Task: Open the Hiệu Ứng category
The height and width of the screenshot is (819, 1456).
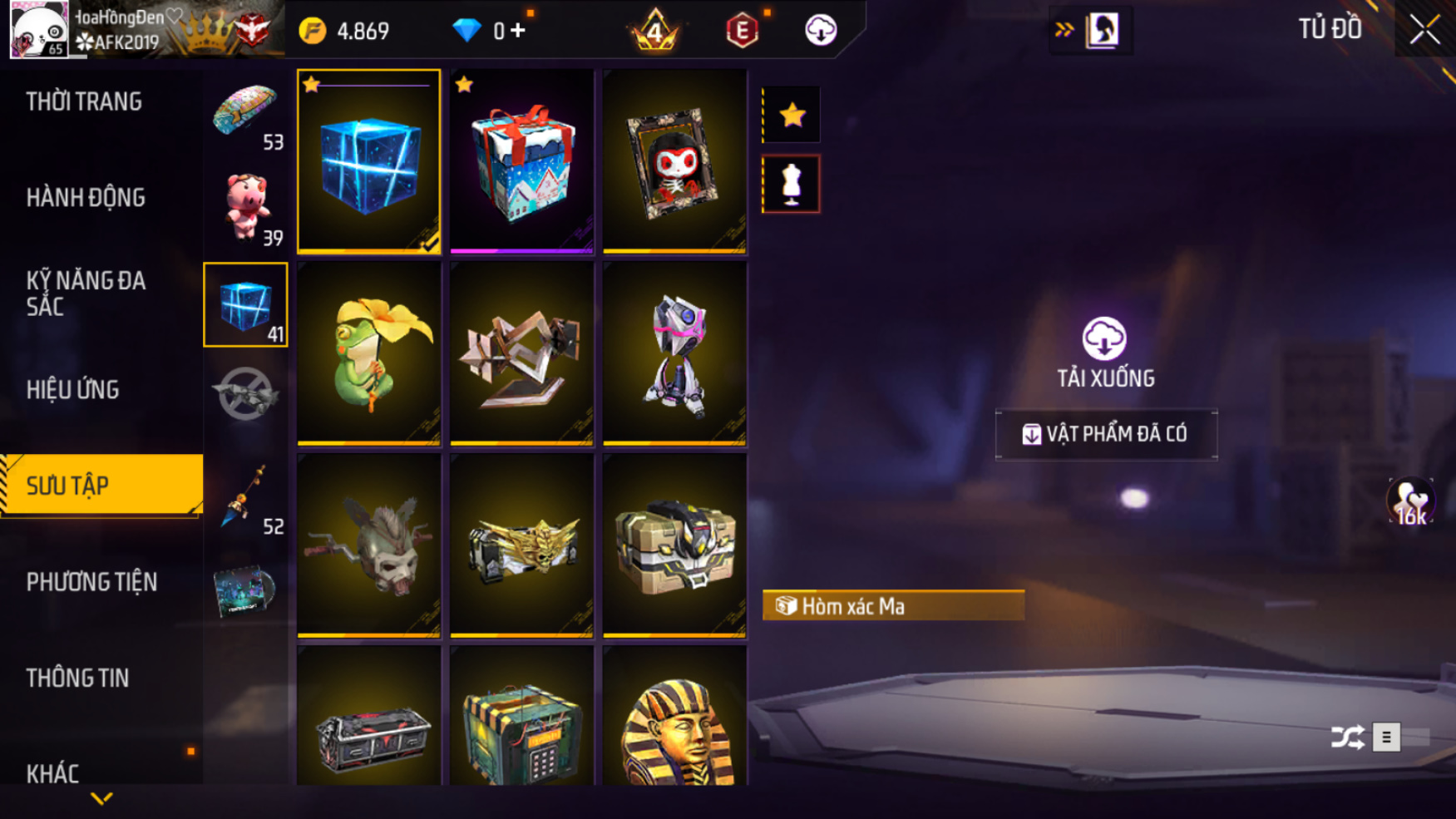Action: pos(73,389)
